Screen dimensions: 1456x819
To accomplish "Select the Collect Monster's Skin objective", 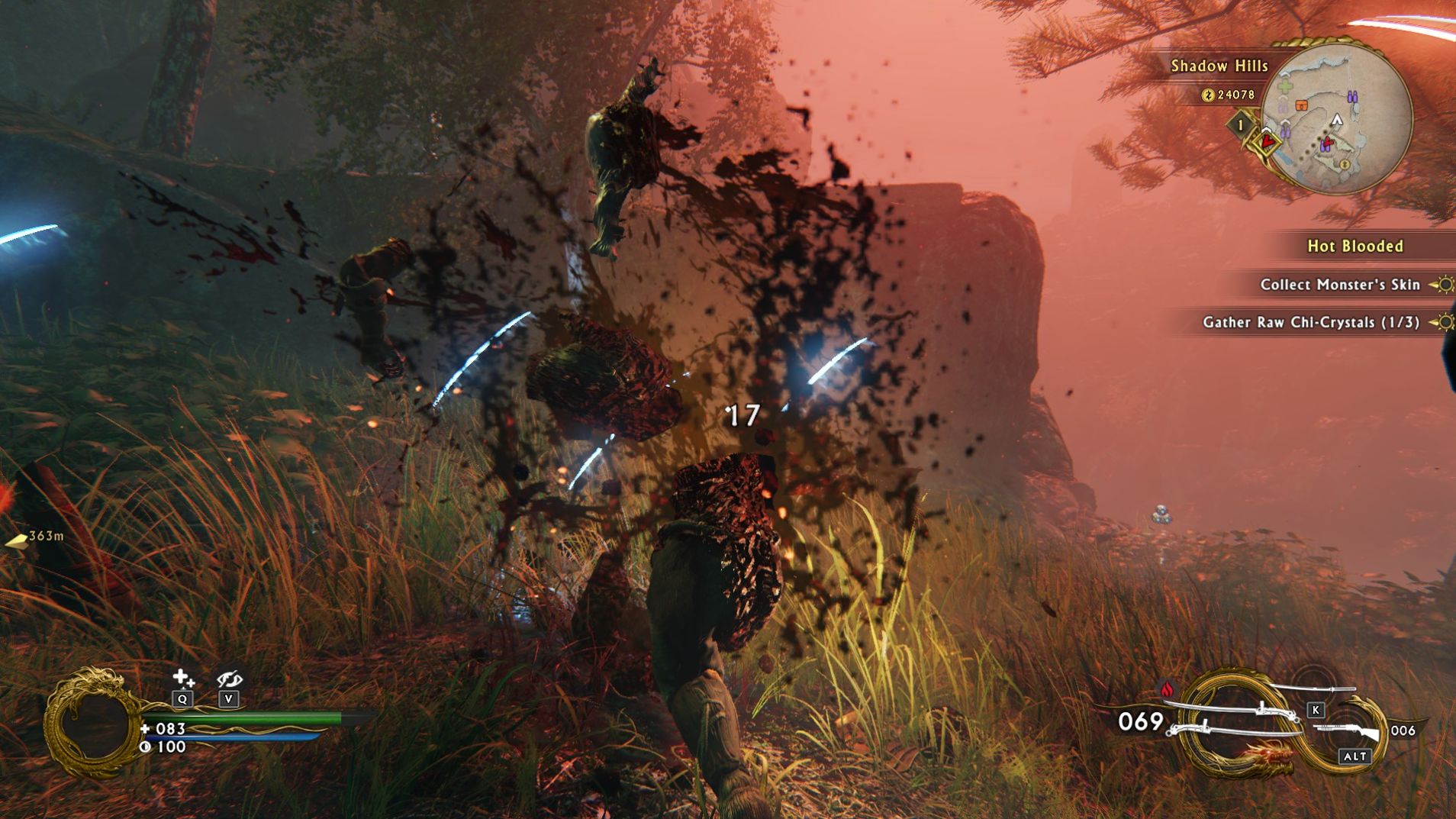I will point(1340,285).
